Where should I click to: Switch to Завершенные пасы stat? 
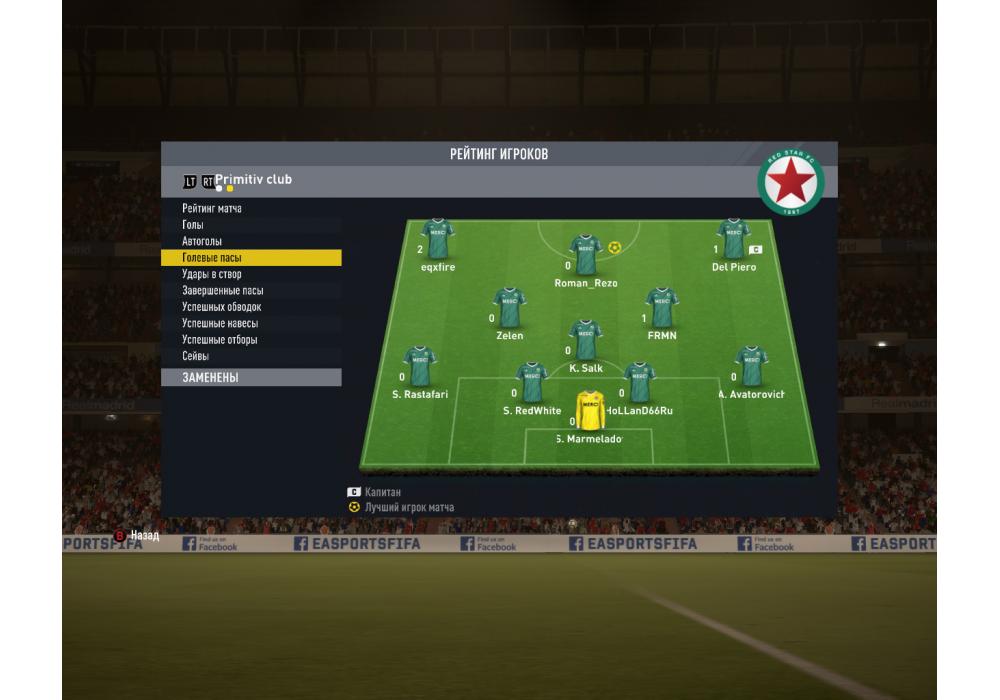223,291
